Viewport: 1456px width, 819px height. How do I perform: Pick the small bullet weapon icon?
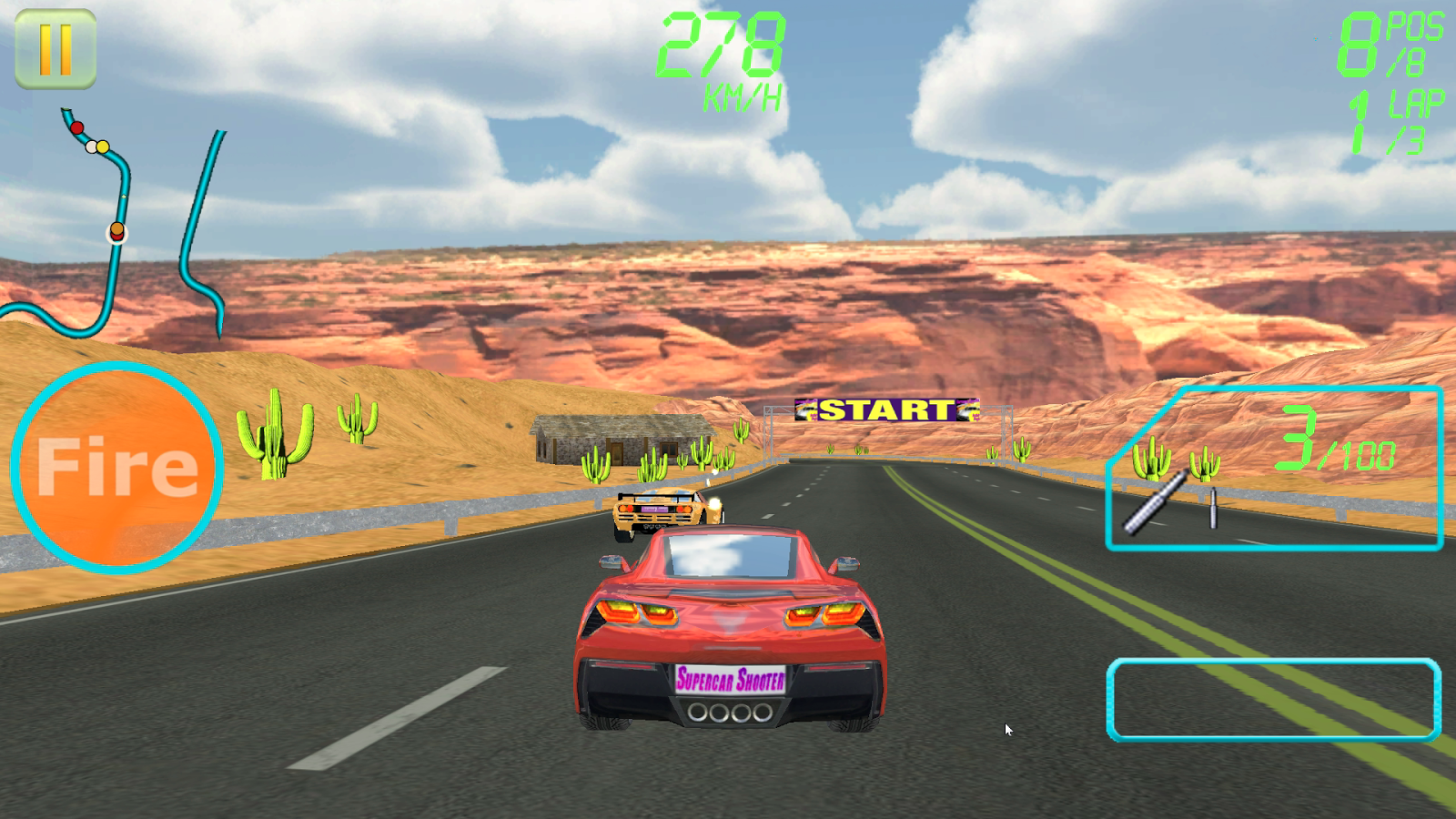[1214, 509]
